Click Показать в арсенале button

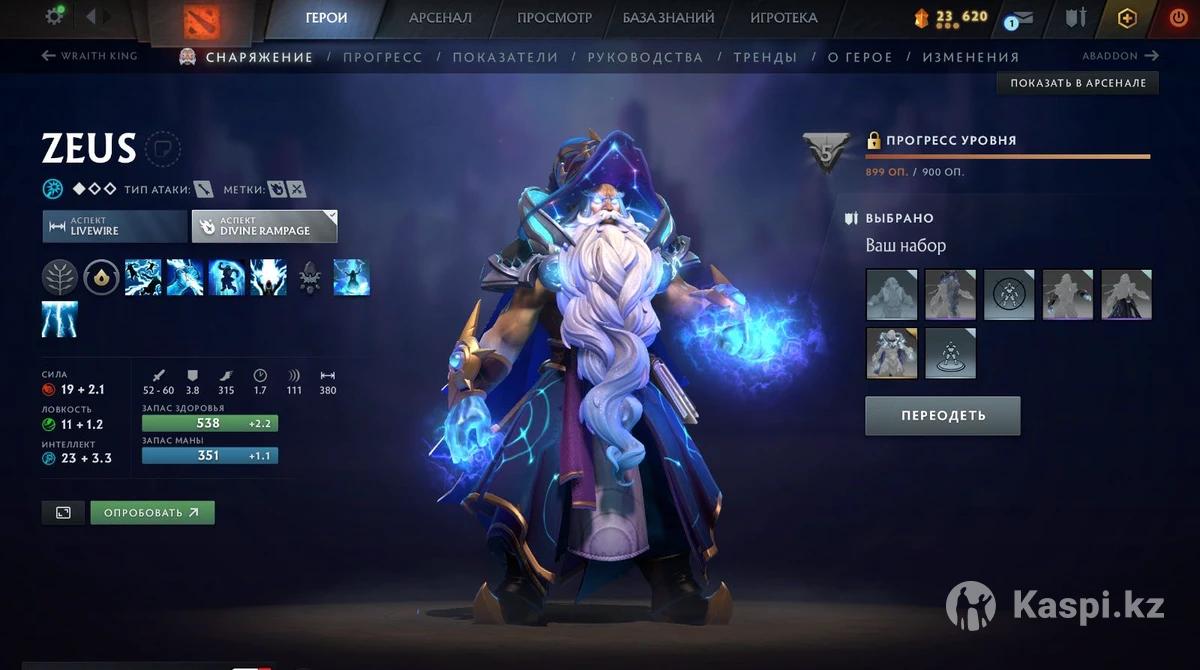pyautogui.click(x=1077, y=83)
